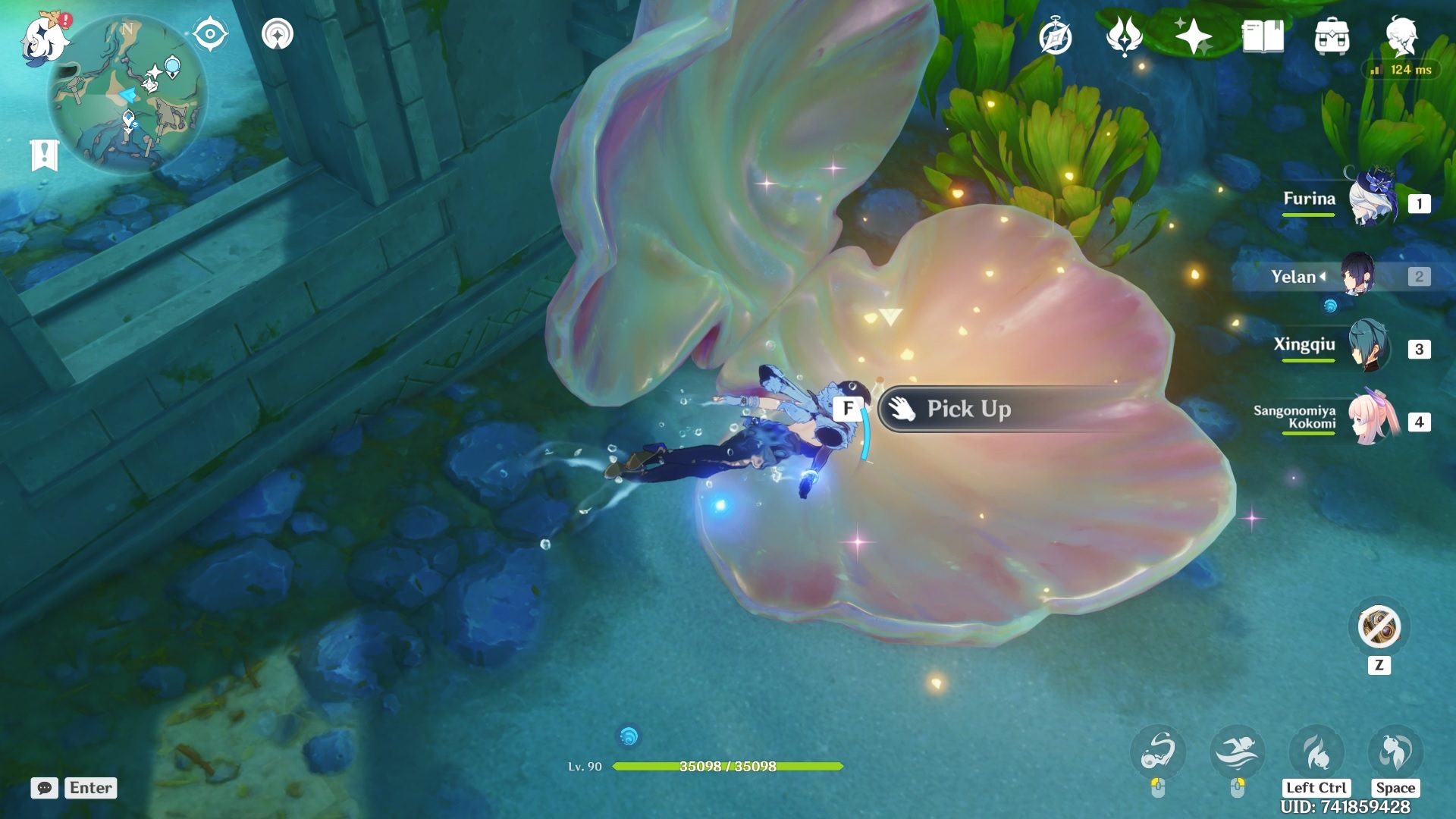Expand Yelan's character status arrow
Screen dimensions: 1456x819
1322,277
